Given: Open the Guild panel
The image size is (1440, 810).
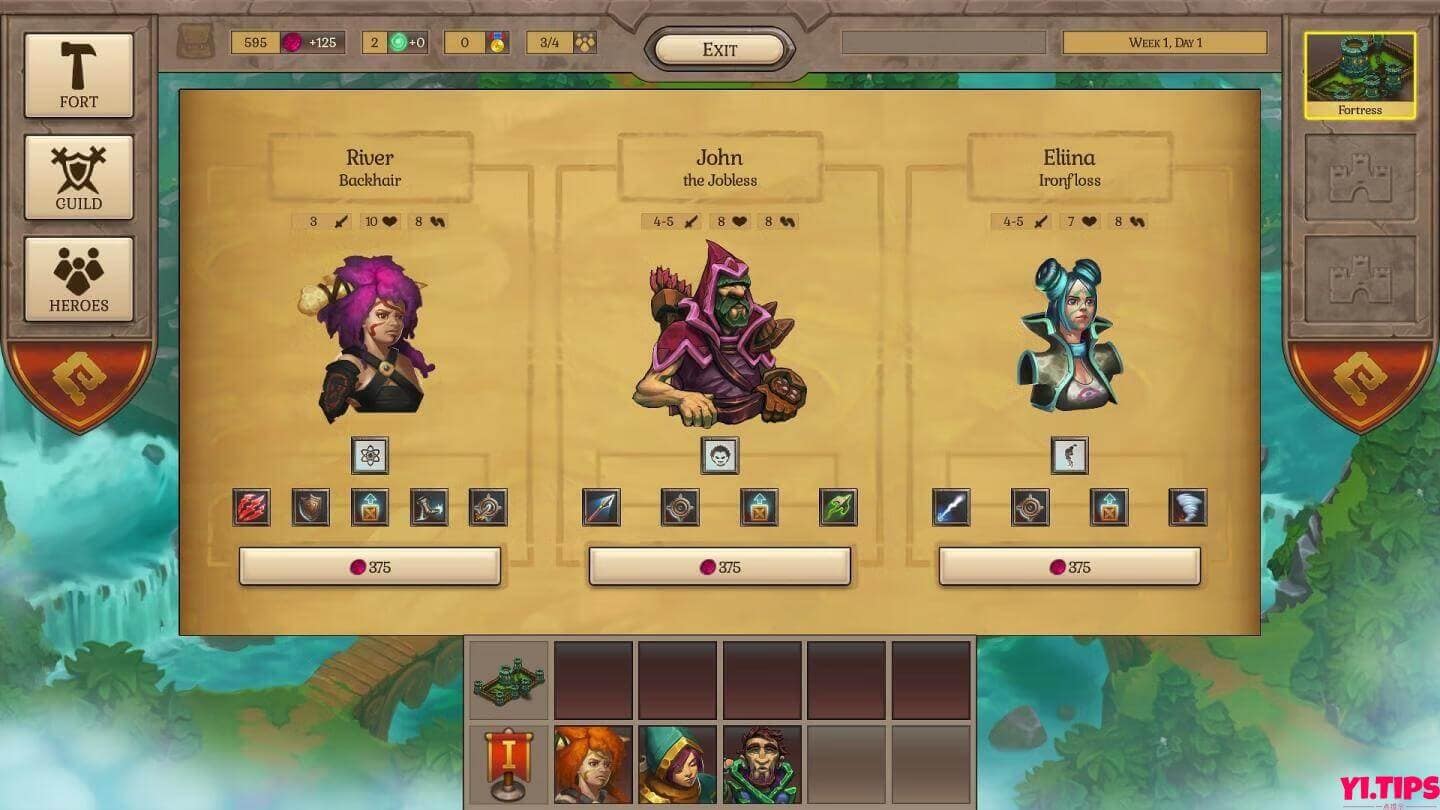Looking at the screenshot, I should click(x=79, y=177).
